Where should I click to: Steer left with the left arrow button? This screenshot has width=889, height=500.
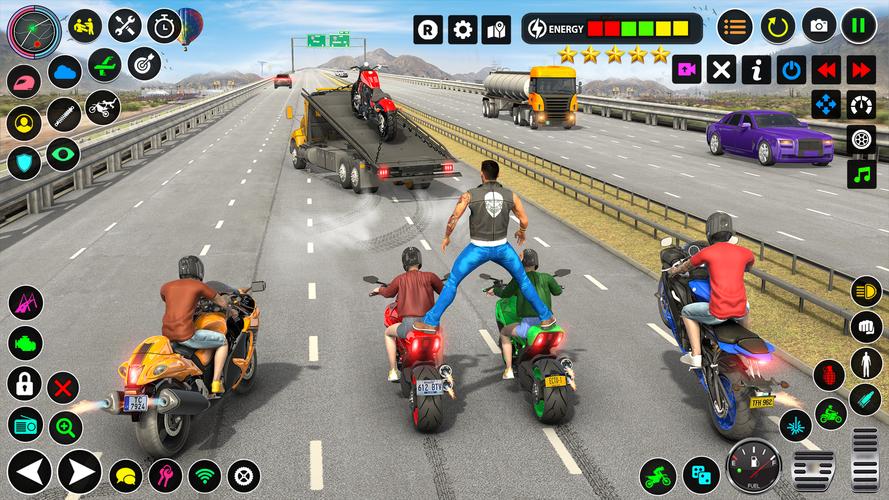point(29,472)
